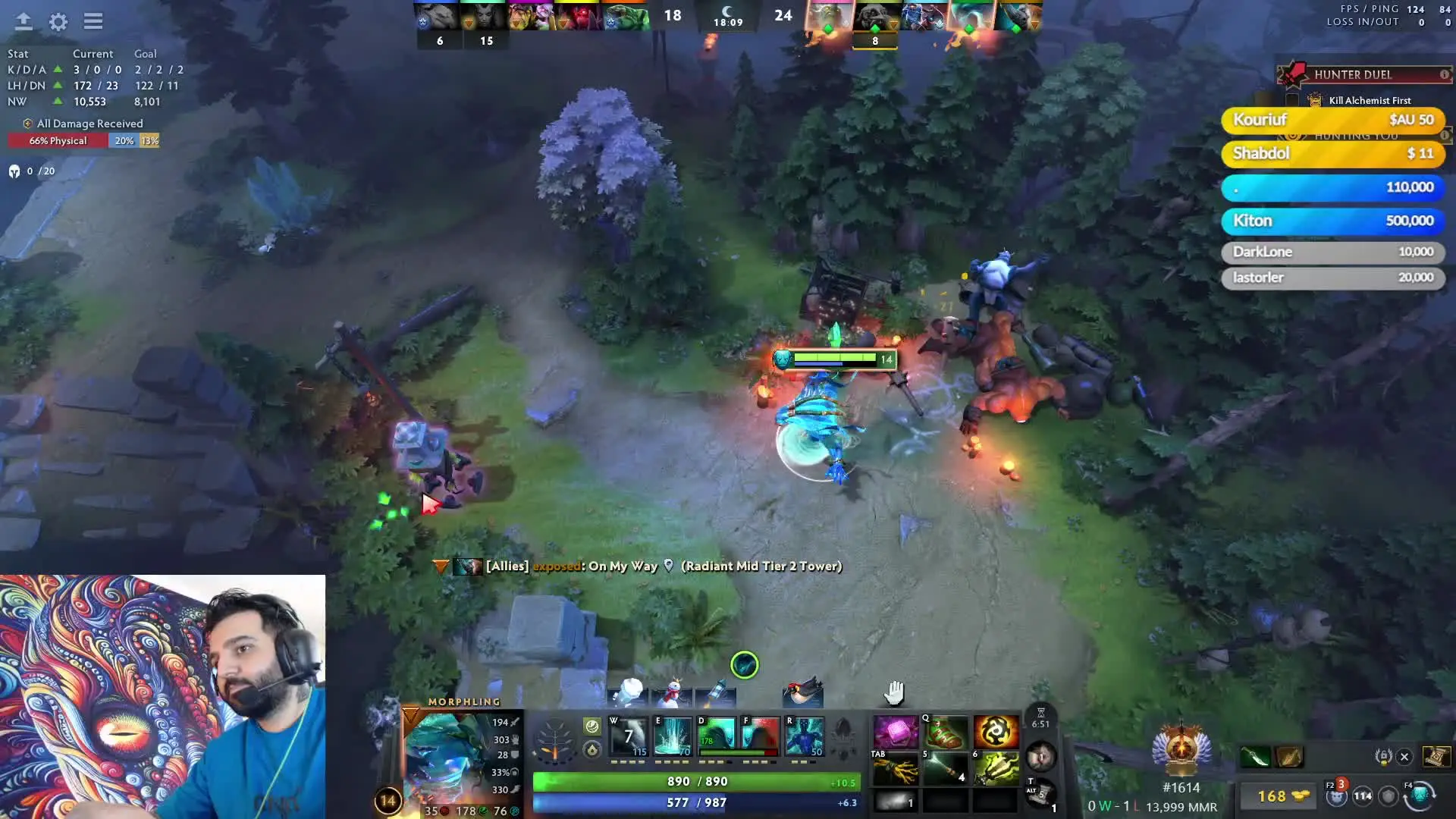Click the upload/share icon in top-left corner

(24, 22)
